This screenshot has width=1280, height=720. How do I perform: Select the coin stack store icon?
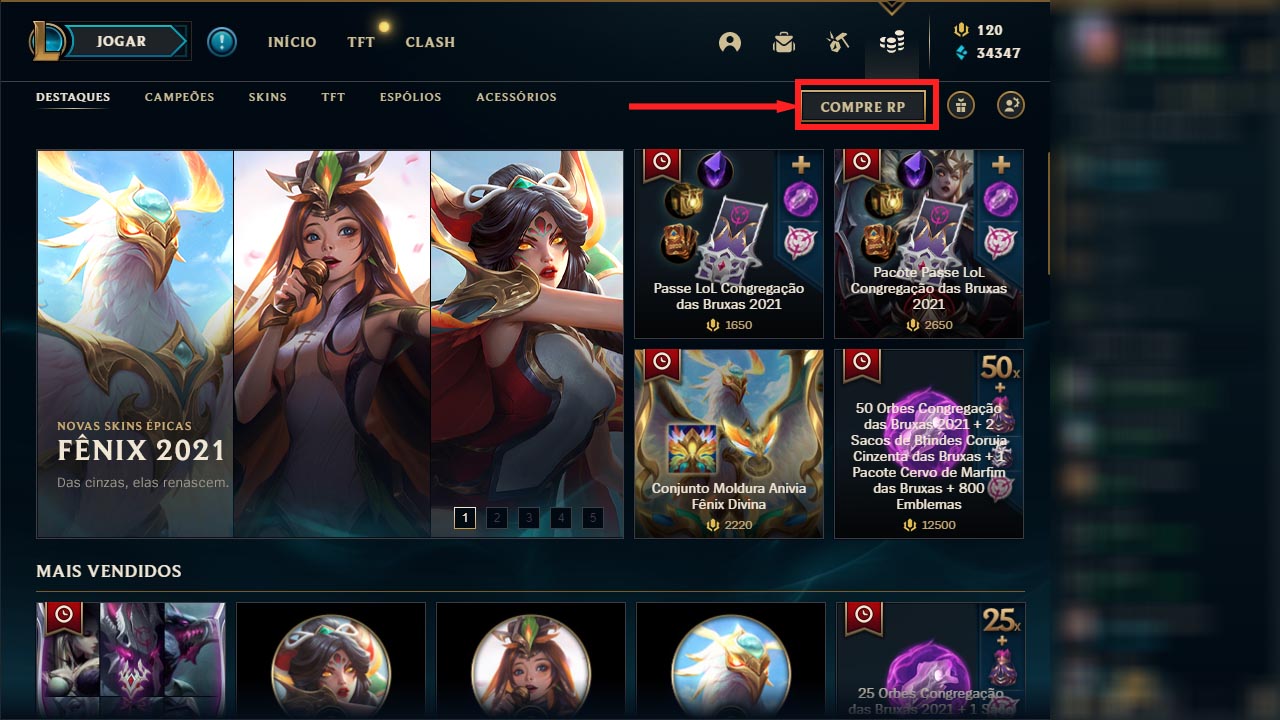892,42
